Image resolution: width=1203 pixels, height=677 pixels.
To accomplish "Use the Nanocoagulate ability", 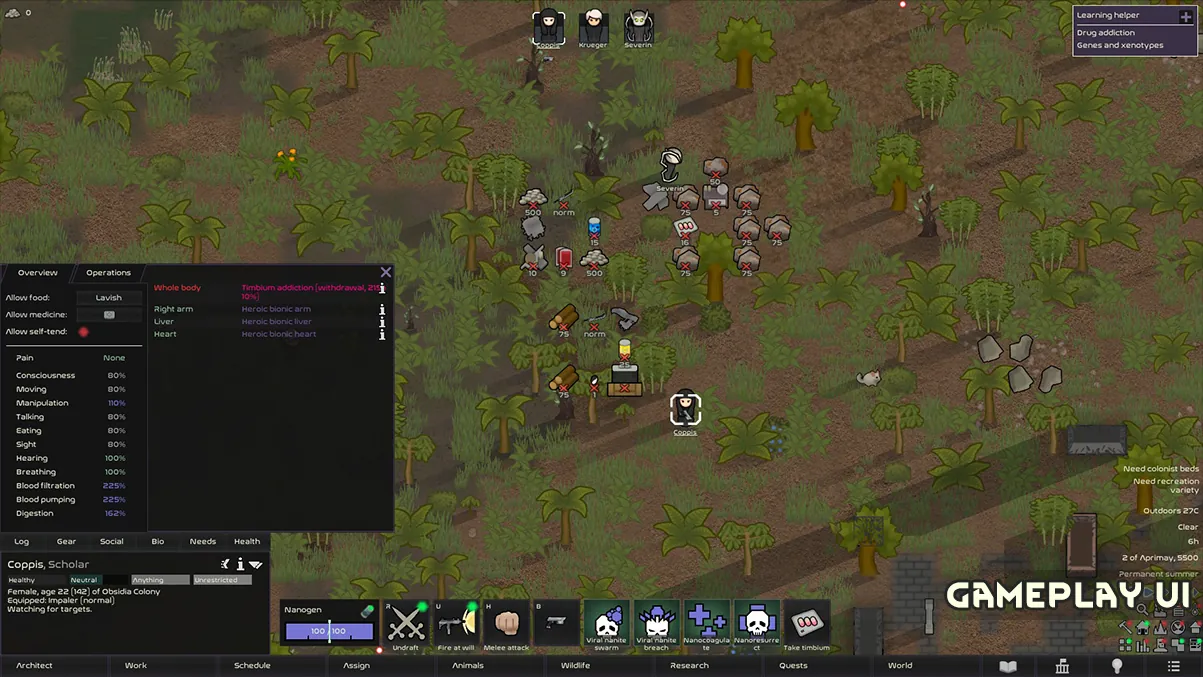I will (x=707, y=625).
